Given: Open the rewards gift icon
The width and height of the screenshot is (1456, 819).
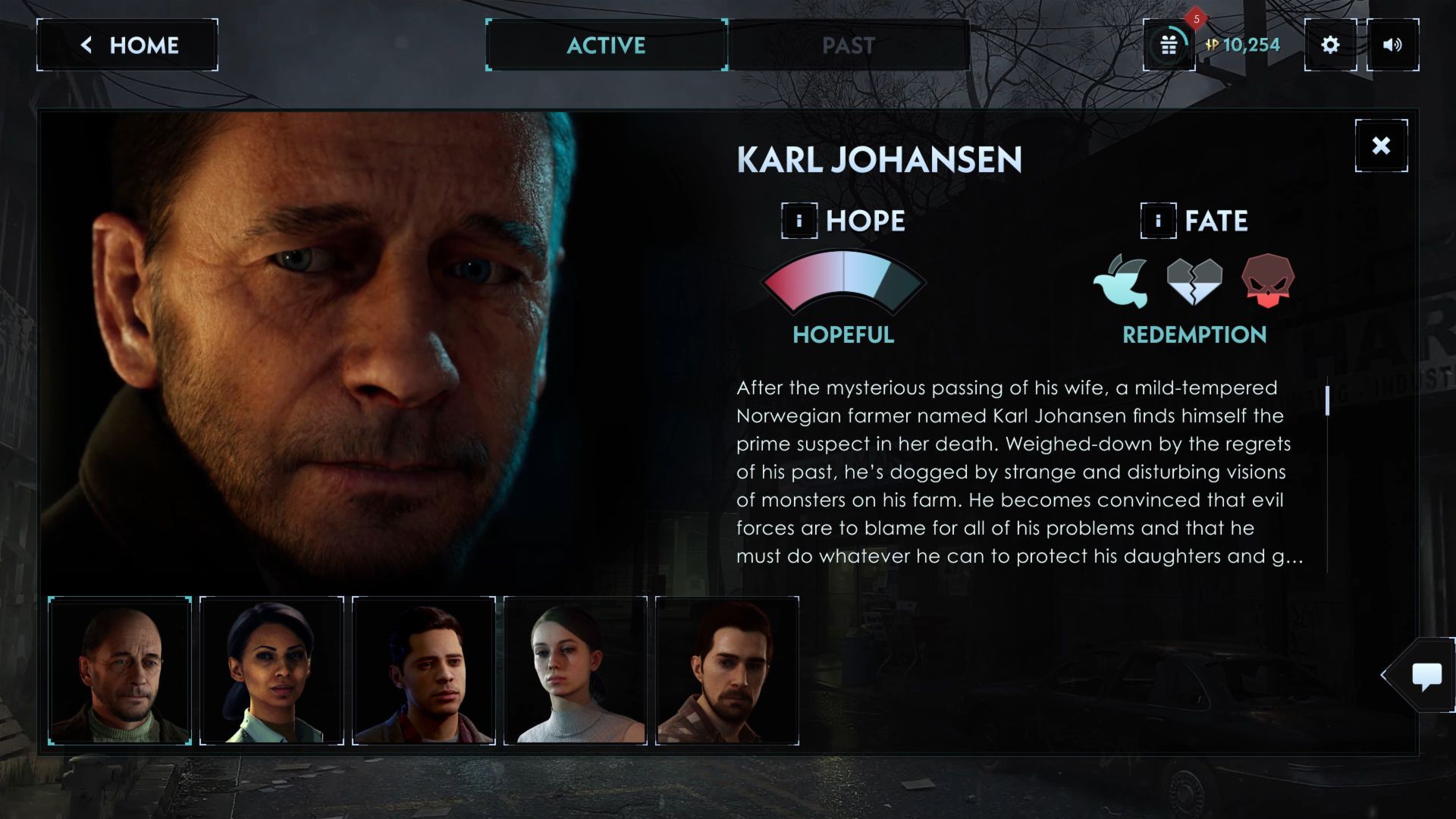Looking at the screenshot, I should point(1169,45).
